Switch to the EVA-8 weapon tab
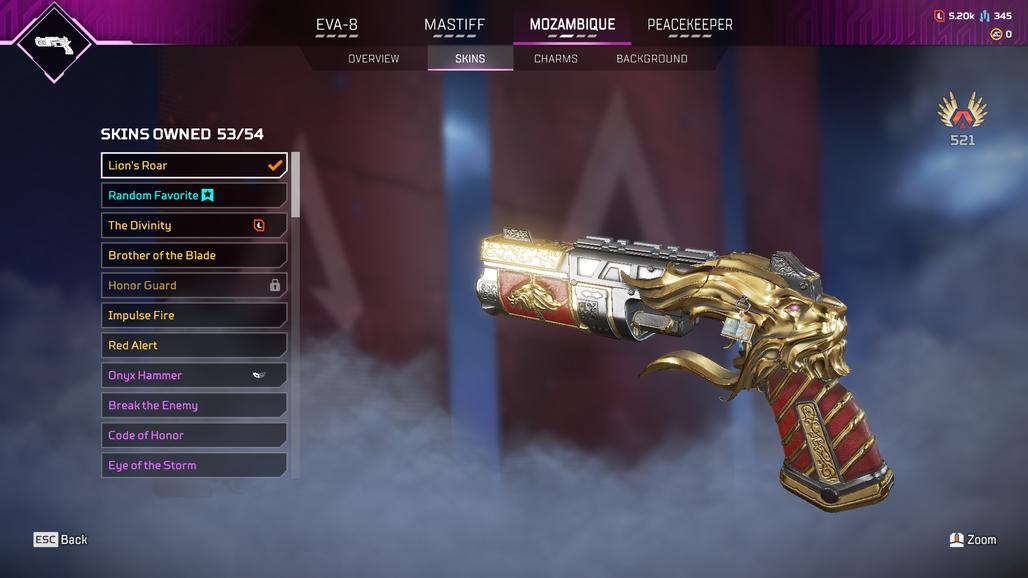The height and width of the screenshot is (578, 1028). (336, 25)
